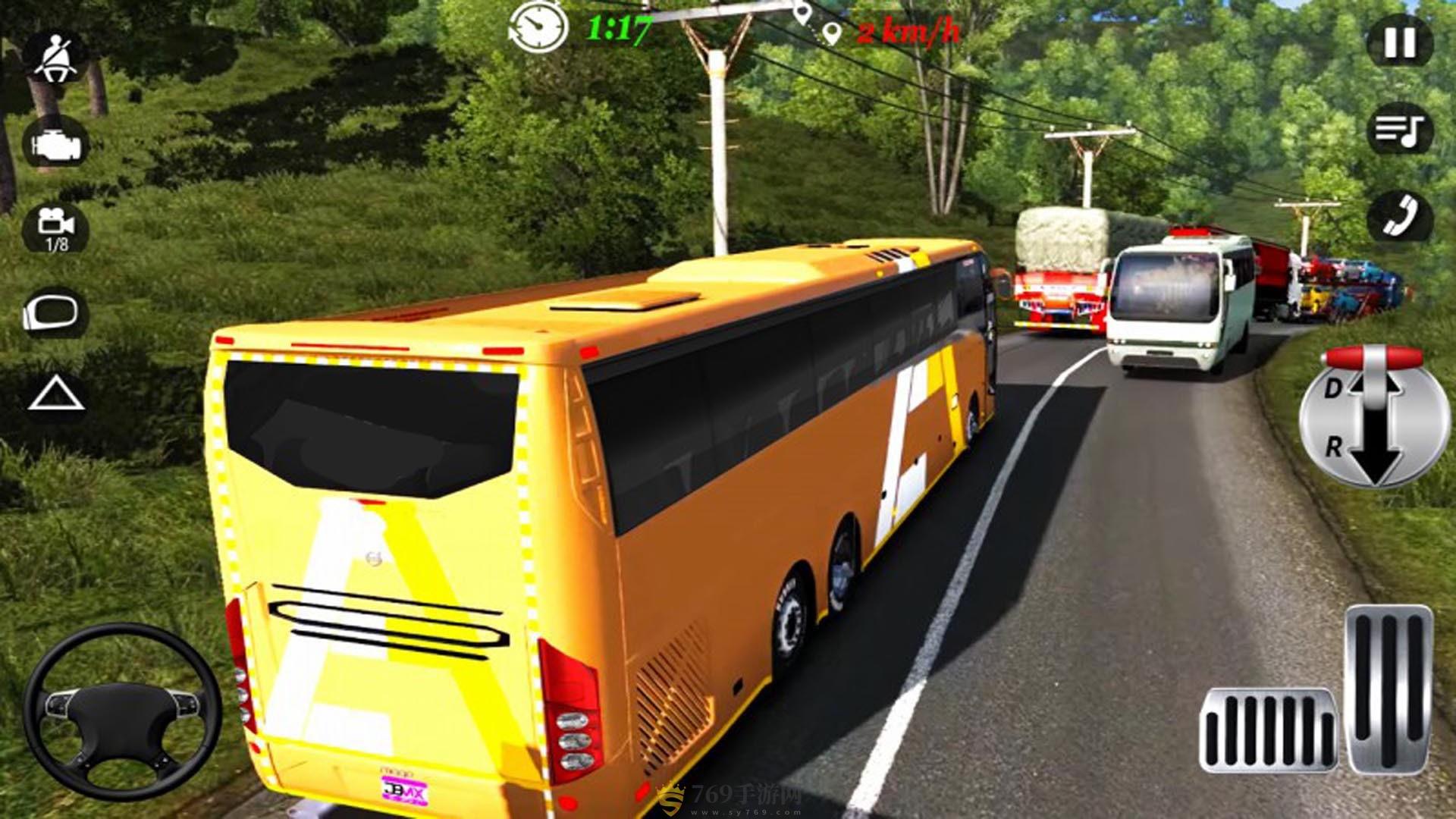Image resolution: width=1456 pixels, height=819 pixels.
Task: Switch camera view 1/8
Action: tap(55, 226)
